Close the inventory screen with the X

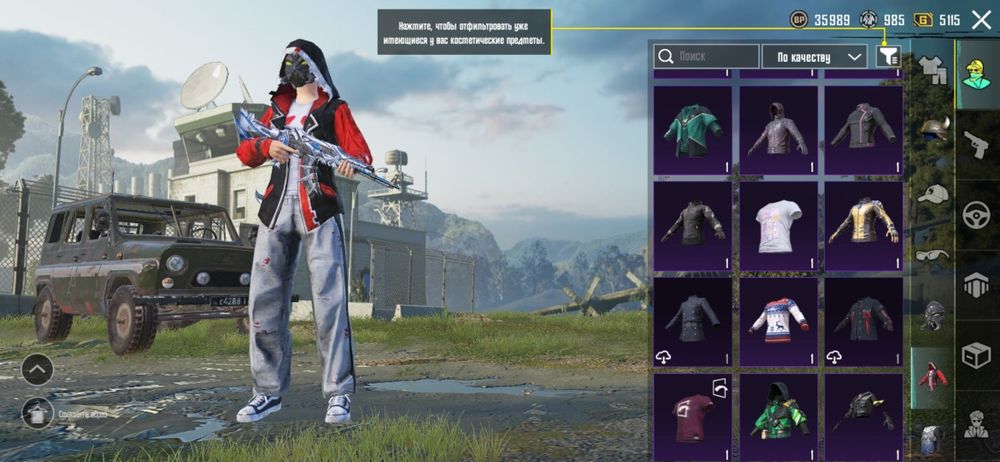click(x=981, y=19)
